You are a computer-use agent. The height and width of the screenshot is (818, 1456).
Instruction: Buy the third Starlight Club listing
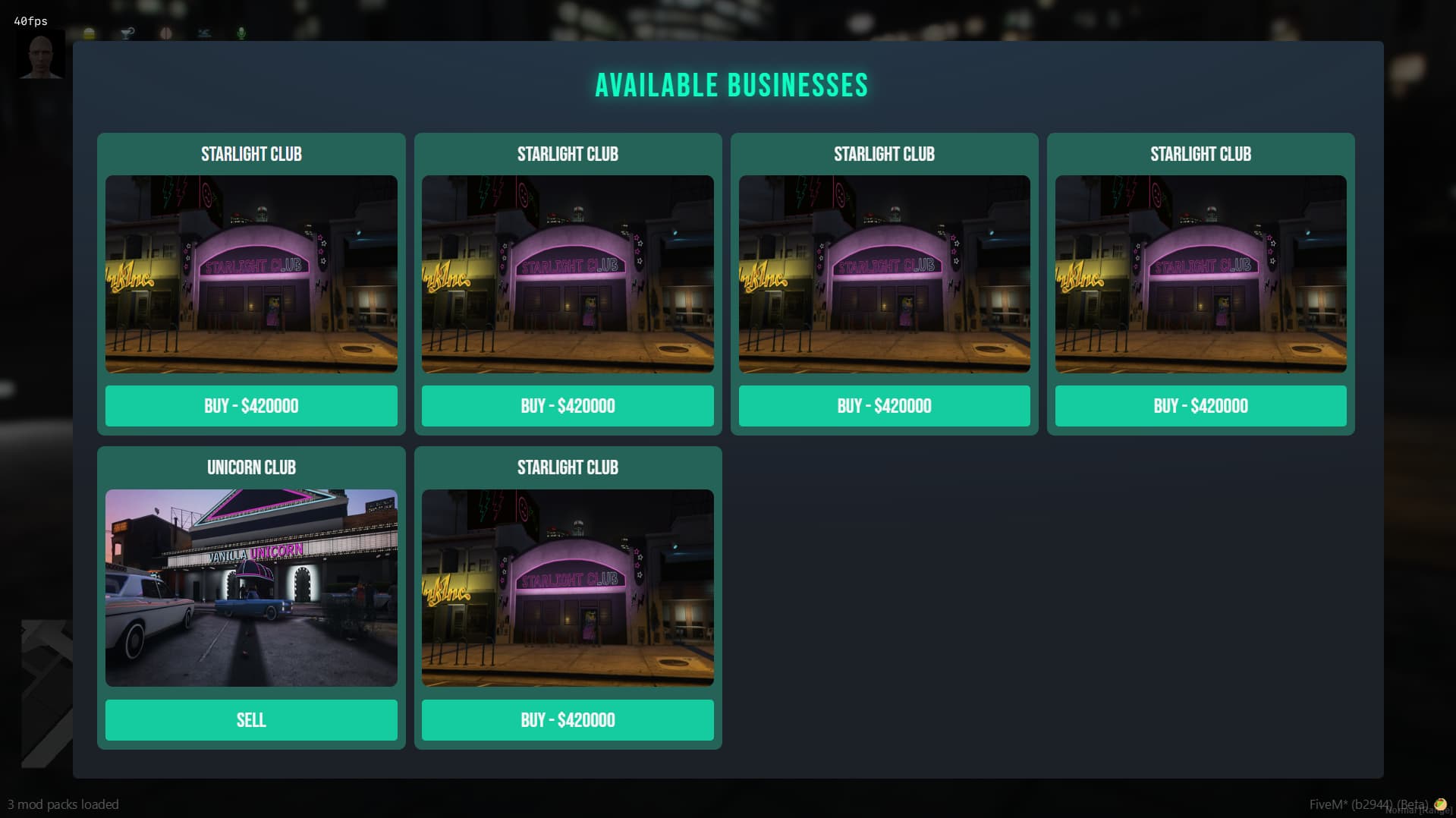tap(884, 406)
